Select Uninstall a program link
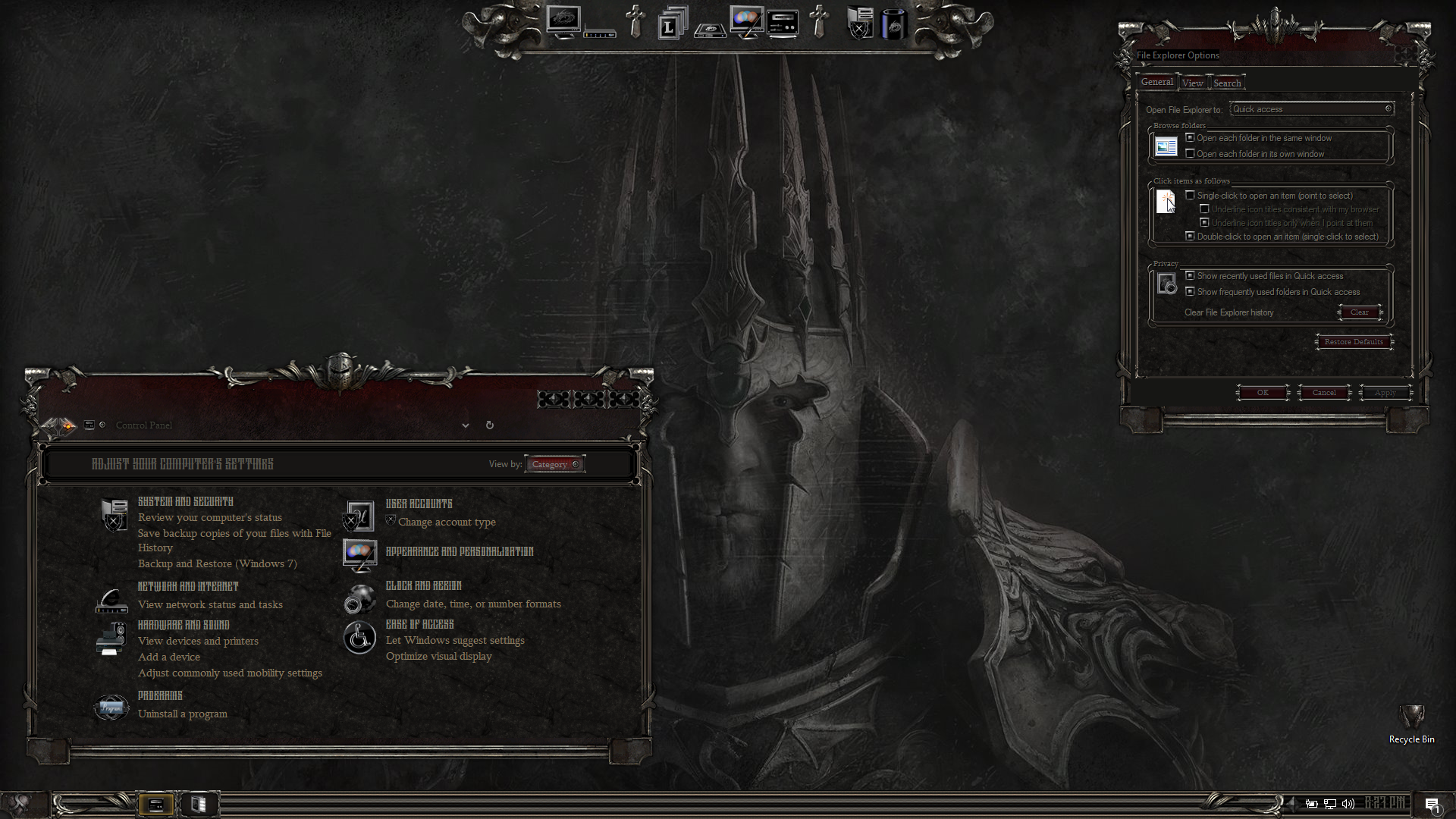The height and width of the screenshot is (819, 1456). (x=183, y=714)
